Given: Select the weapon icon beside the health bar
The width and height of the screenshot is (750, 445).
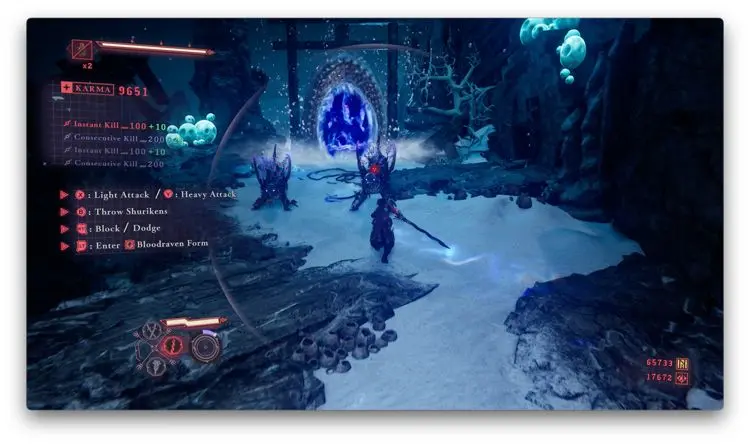Looking at the screenshot, I should [81, 48].
